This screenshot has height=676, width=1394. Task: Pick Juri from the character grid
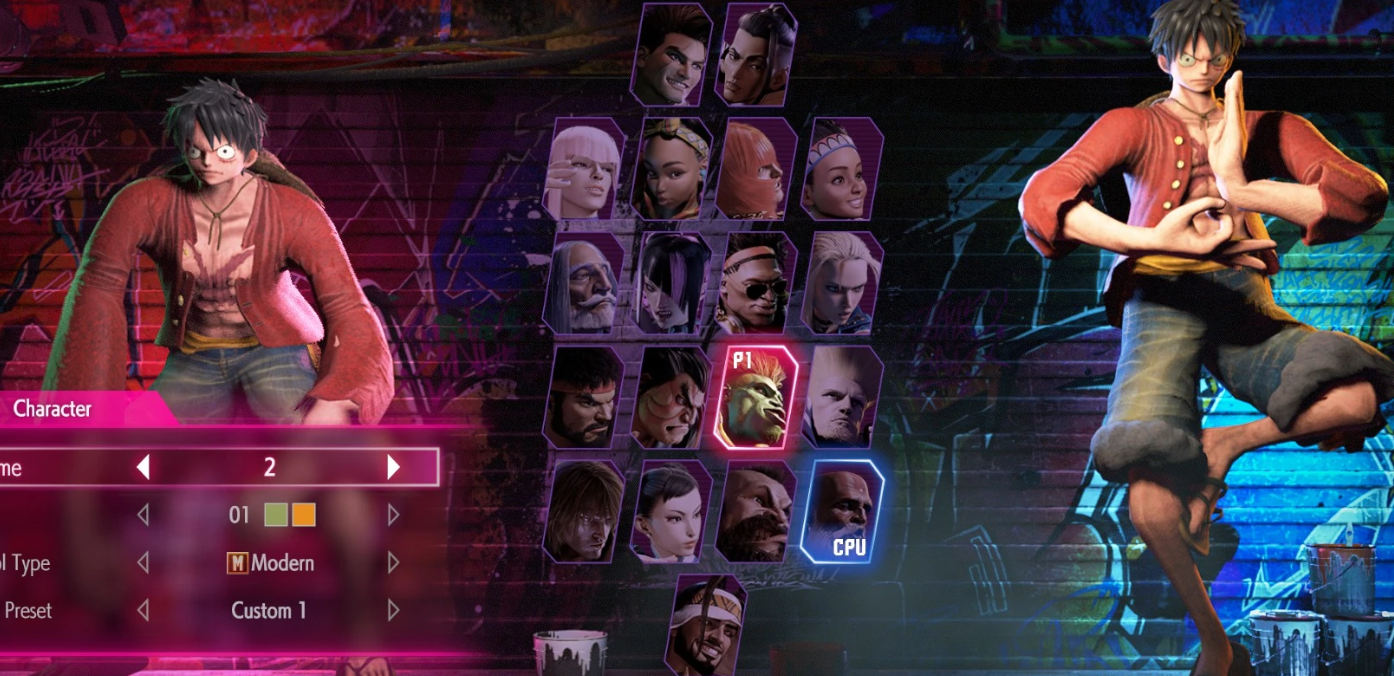click(x=670, y=284)
